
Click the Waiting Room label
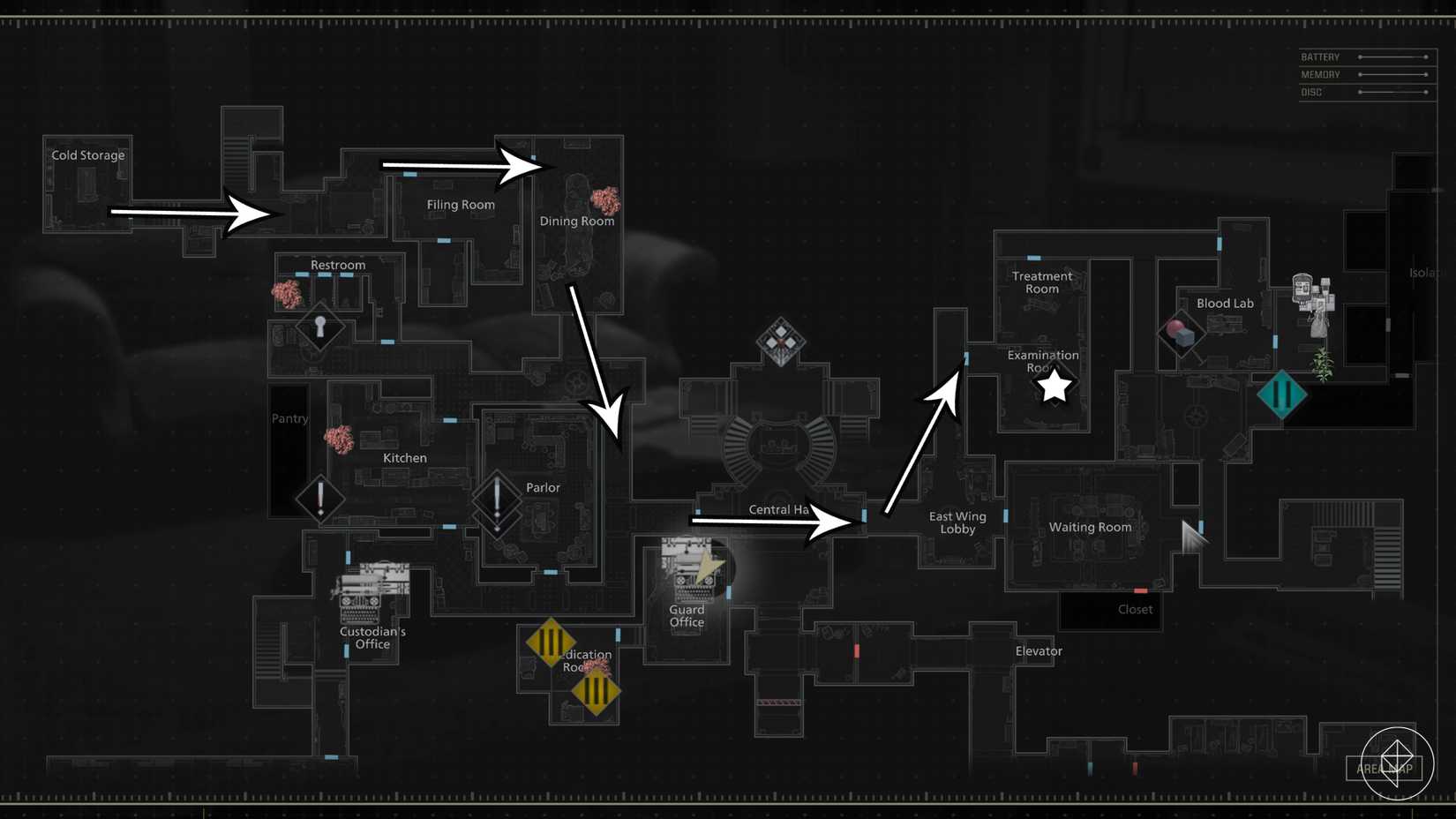pyautogui.click(x=1090, y=527)
